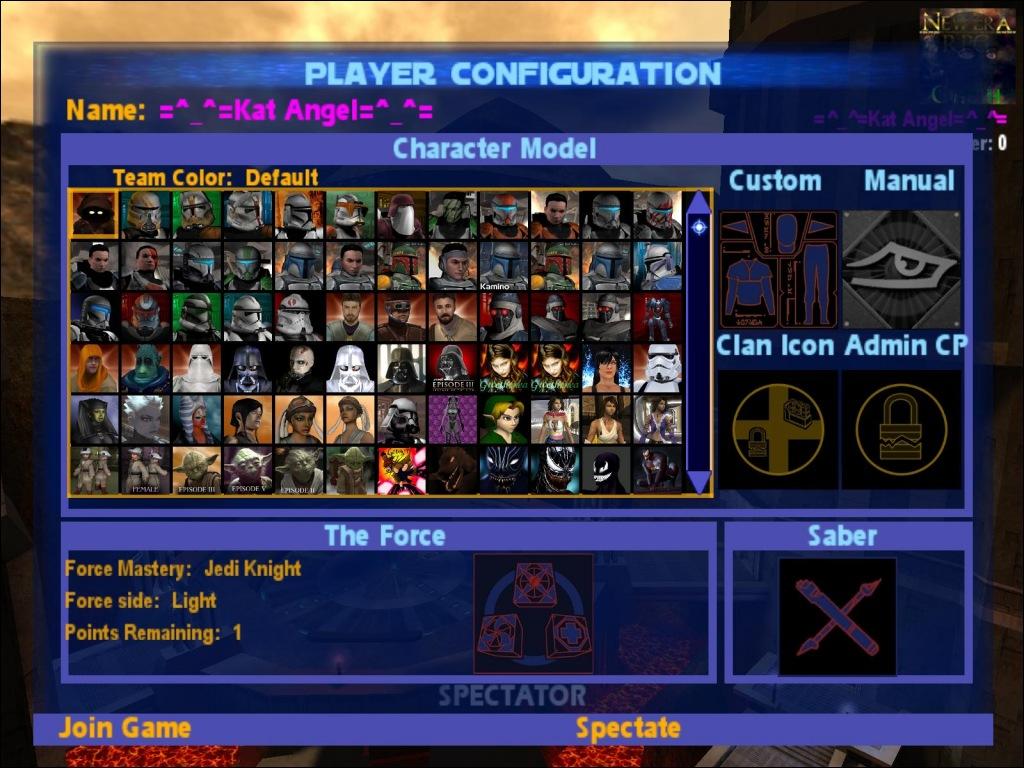Pick the crouching Spider-Man character model
1024x768 pixels.
[657, 470]
